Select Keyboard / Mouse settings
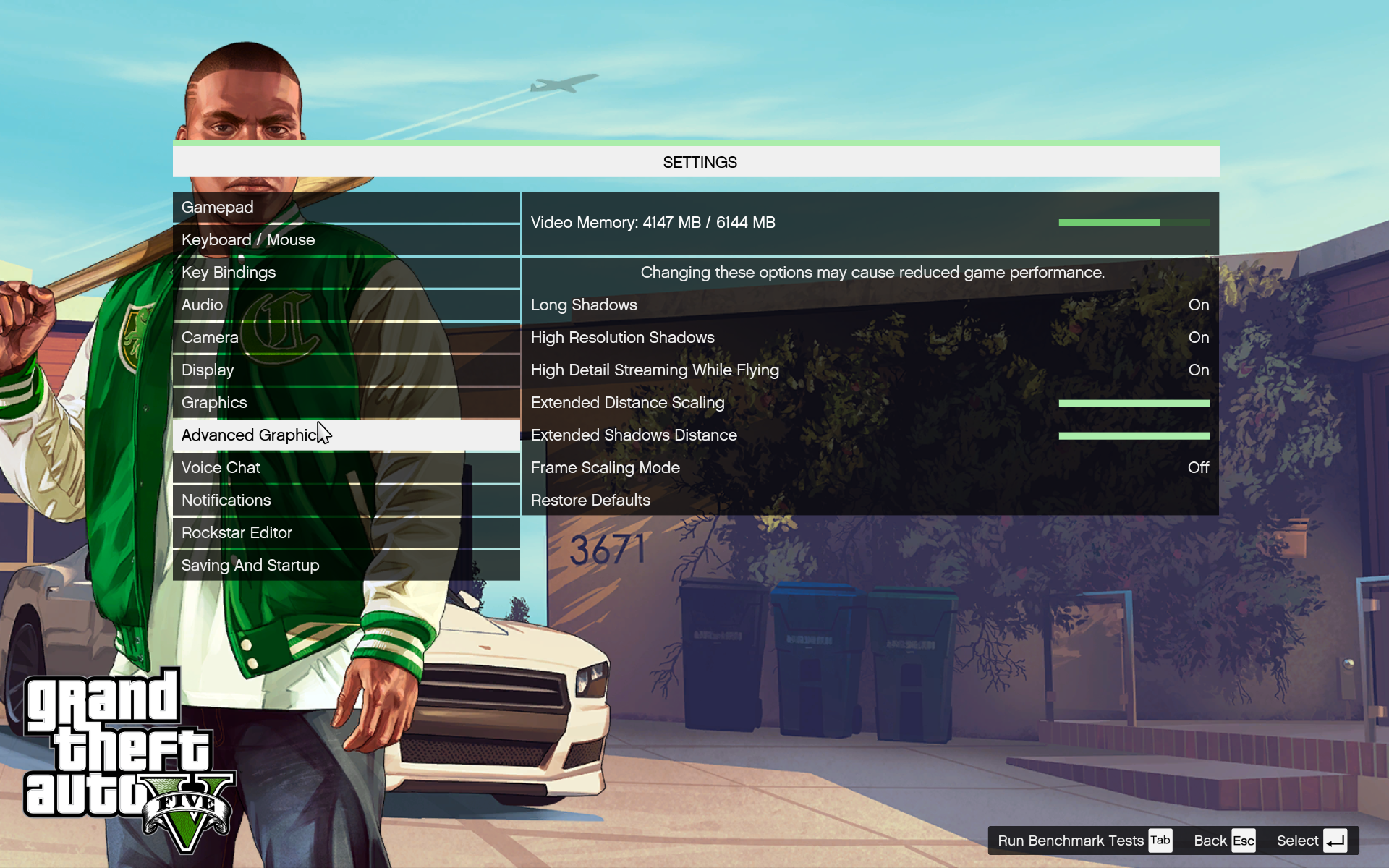The image size is (1389, 868). tap(346, 240)
